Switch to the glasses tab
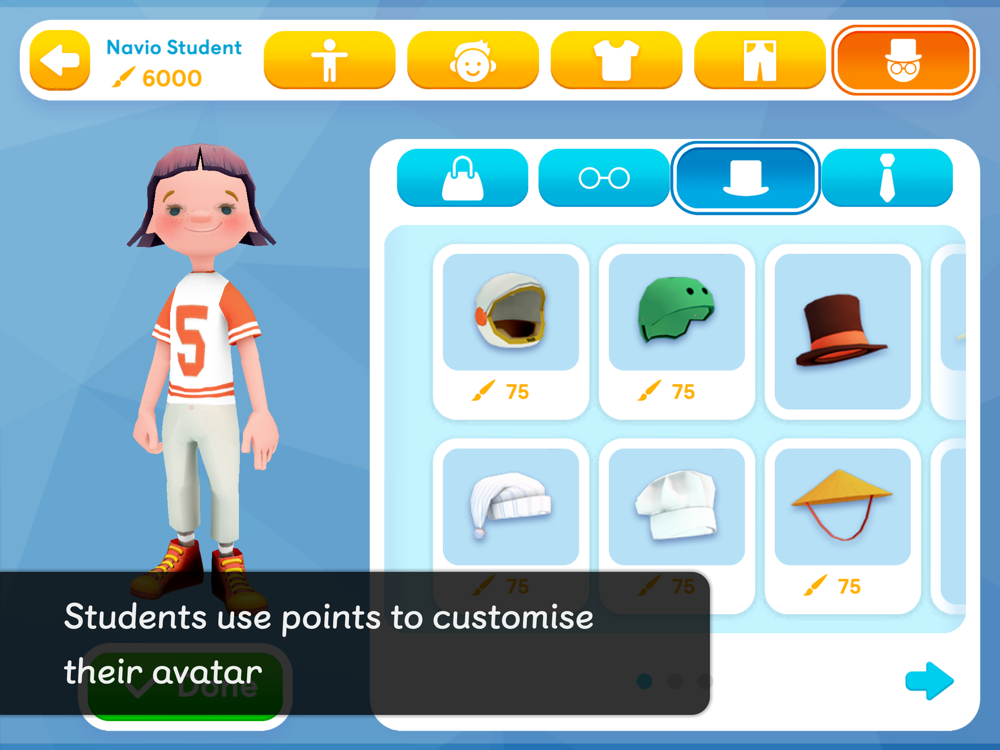 (604, 178)
